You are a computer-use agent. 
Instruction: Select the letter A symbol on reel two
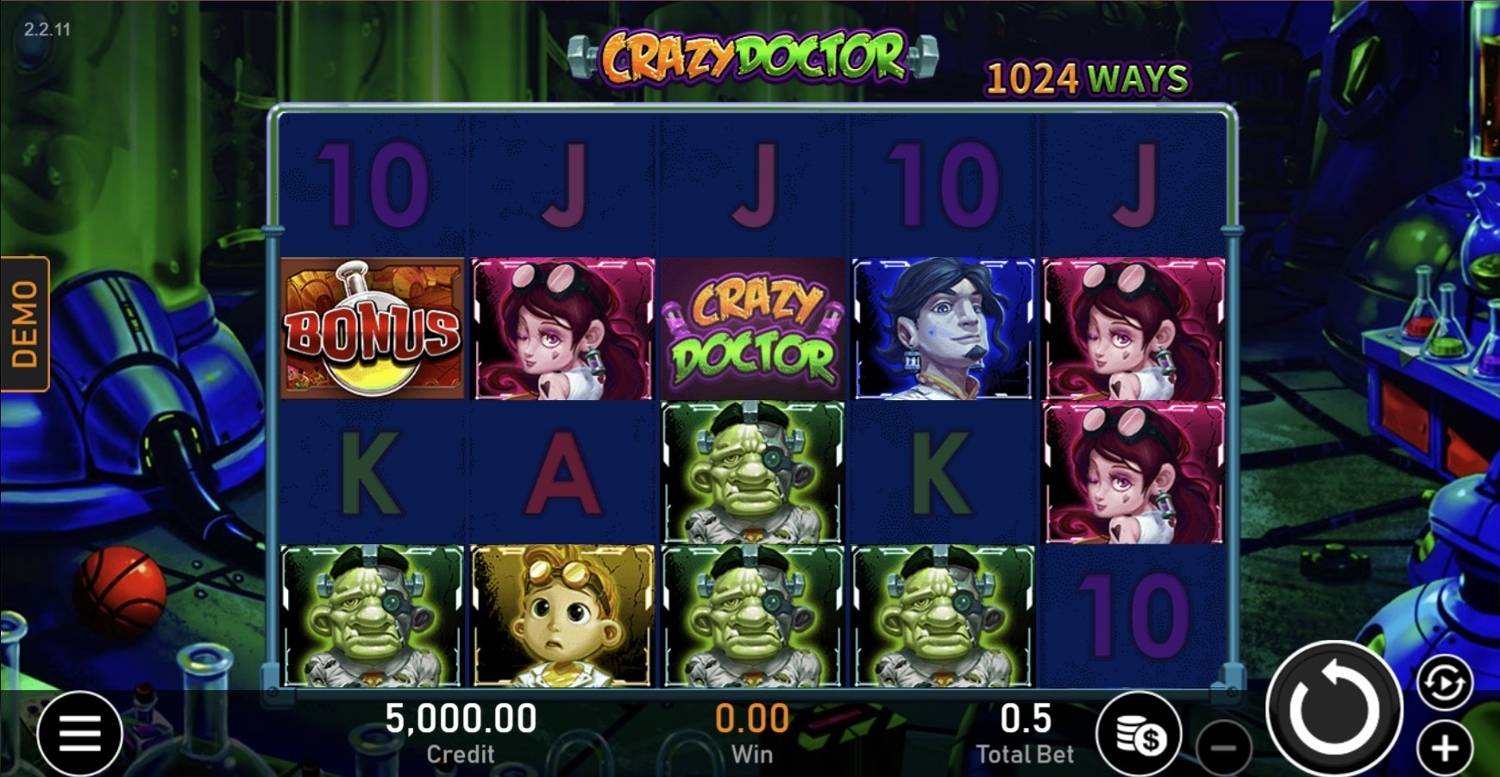click(x=560, y=470)
